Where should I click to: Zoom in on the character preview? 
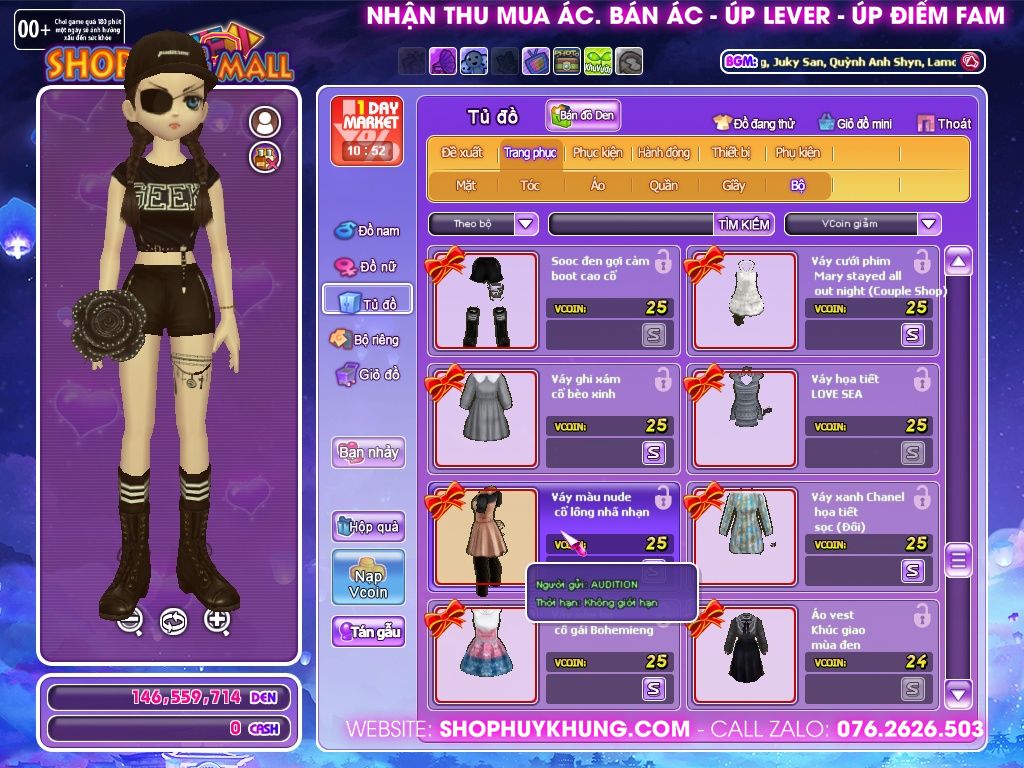point(217,620)
